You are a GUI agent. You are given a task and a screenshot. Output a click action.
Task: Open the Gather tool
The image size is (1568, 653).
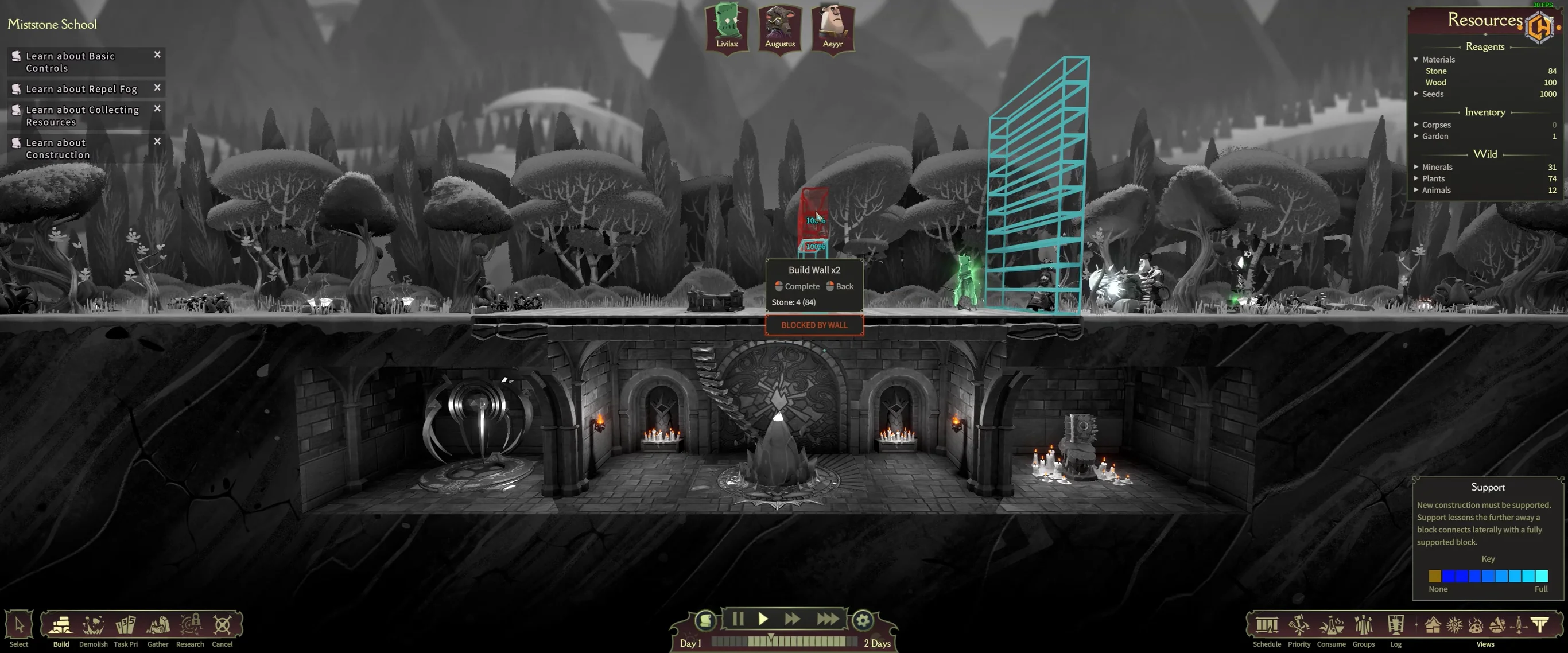158,625
